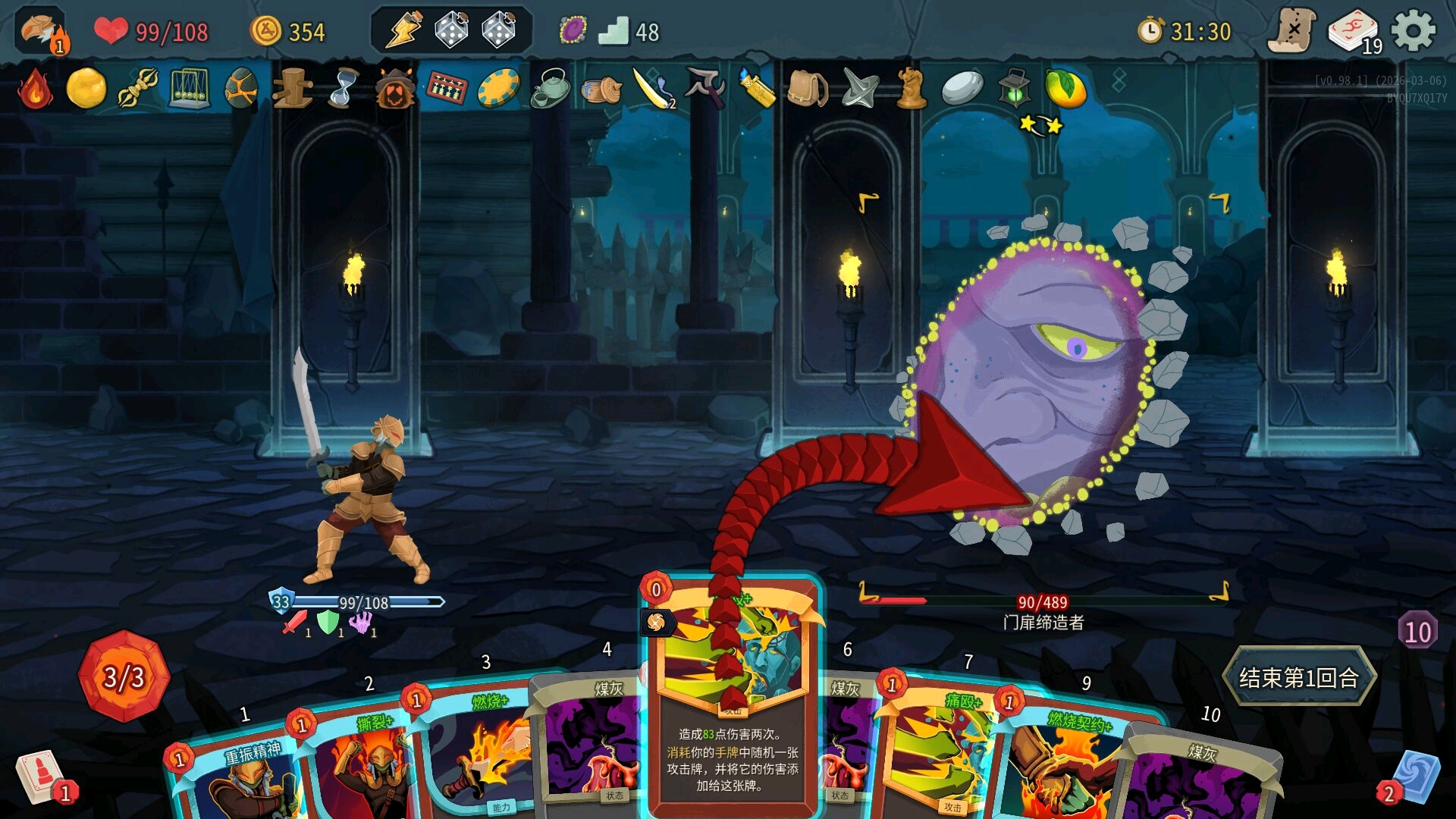
Task: Show the exhaust pile with 10 cards
Action: tap(1417, 631)
